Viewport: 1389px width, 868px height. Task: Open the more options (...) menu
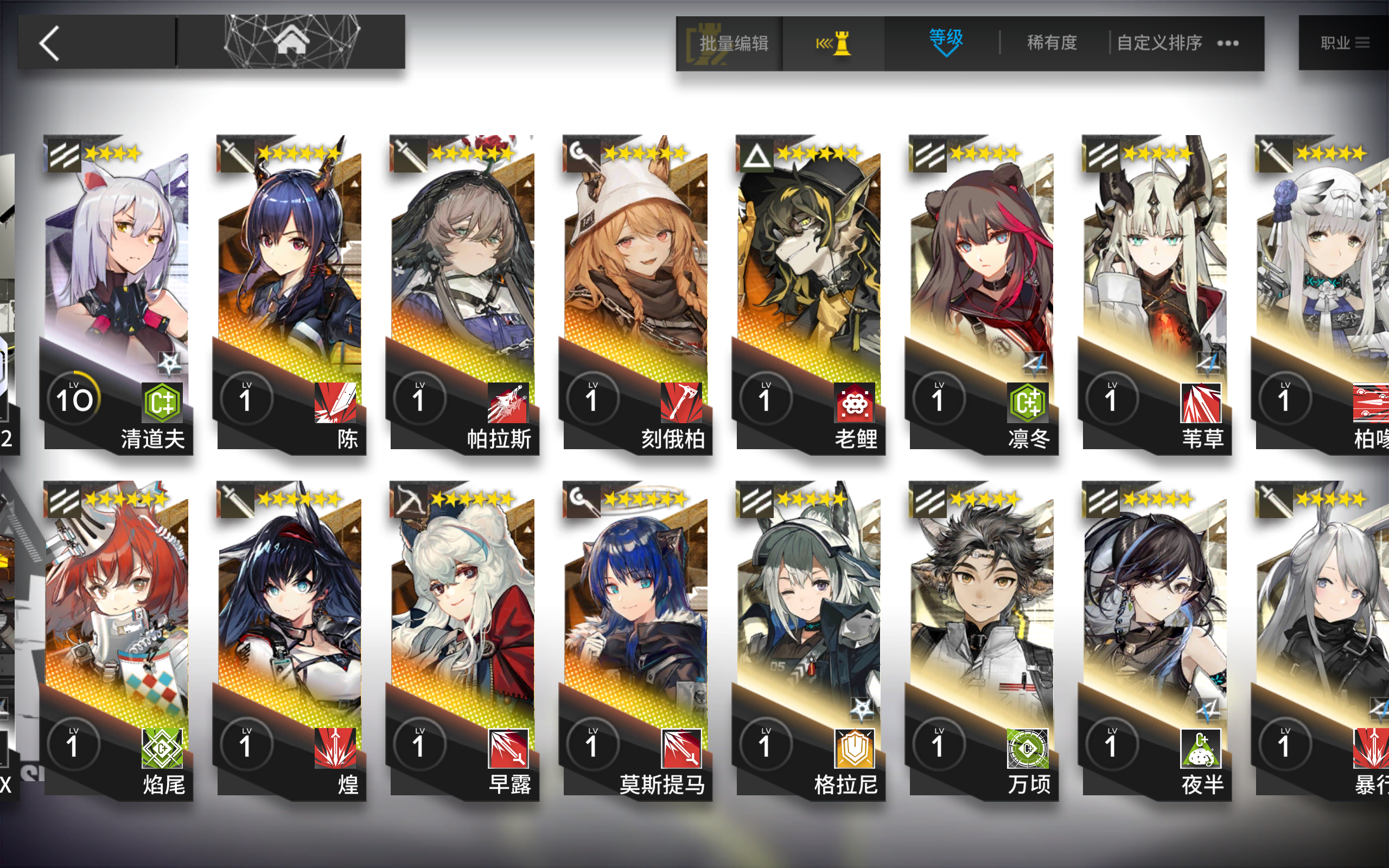[x=1228, y=43]
